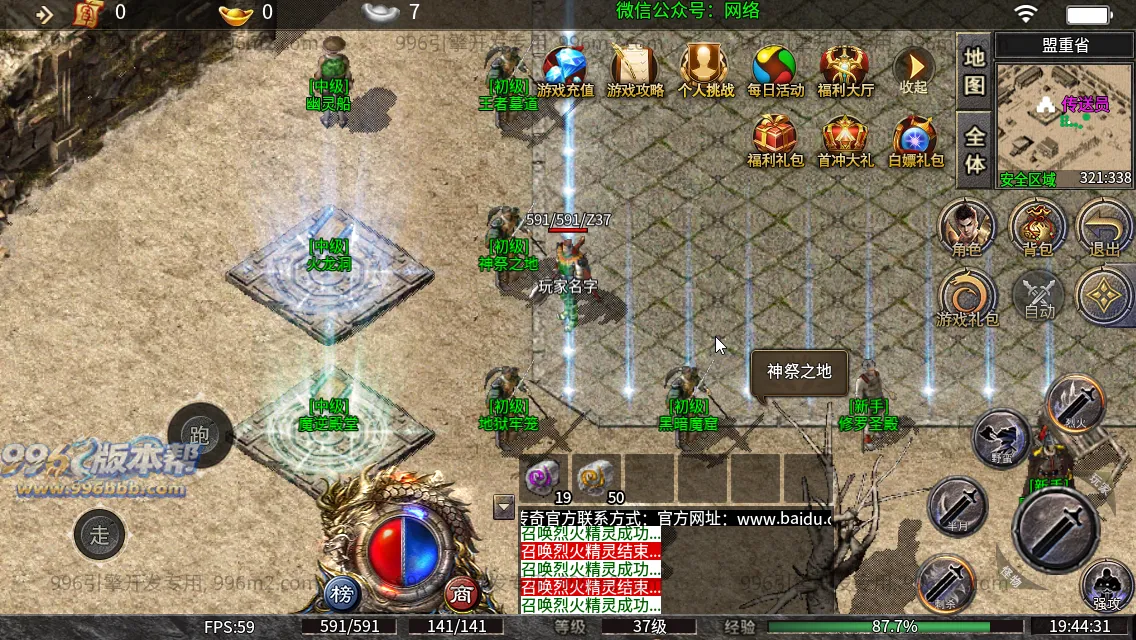The image size is (1136, 640).
Task: Use the purple scroll in the hotbar
Action: [x=545, y=477]
